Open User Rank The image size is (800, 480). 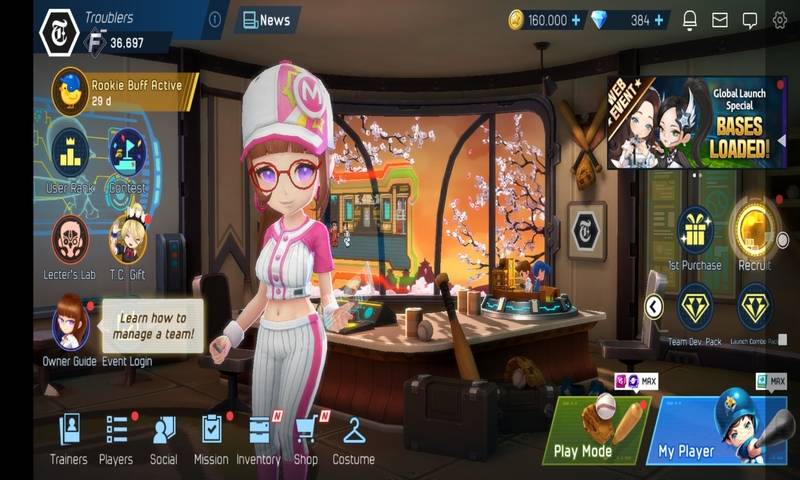point(70,155)
